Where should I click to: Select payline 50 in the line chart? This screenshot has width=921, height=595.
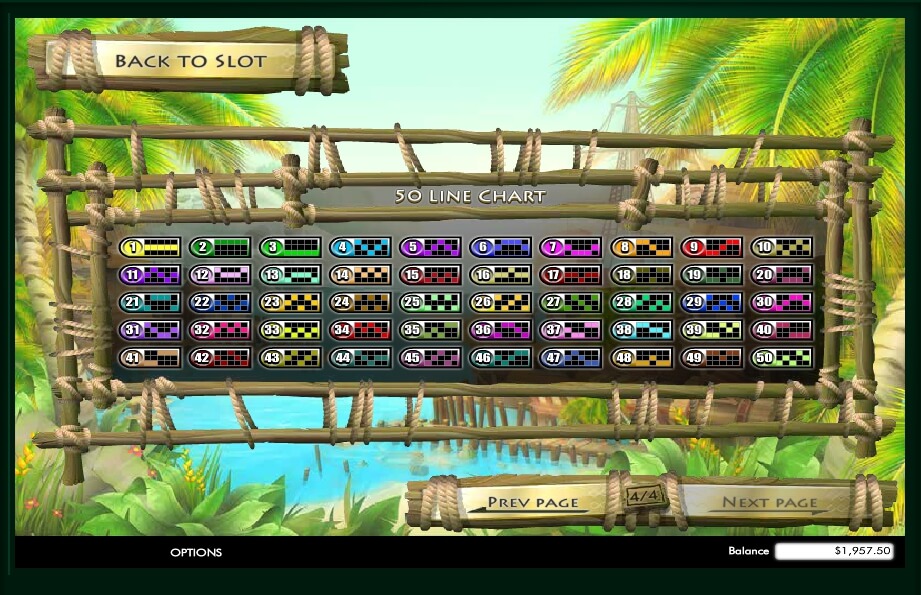[x=781, y=357]
